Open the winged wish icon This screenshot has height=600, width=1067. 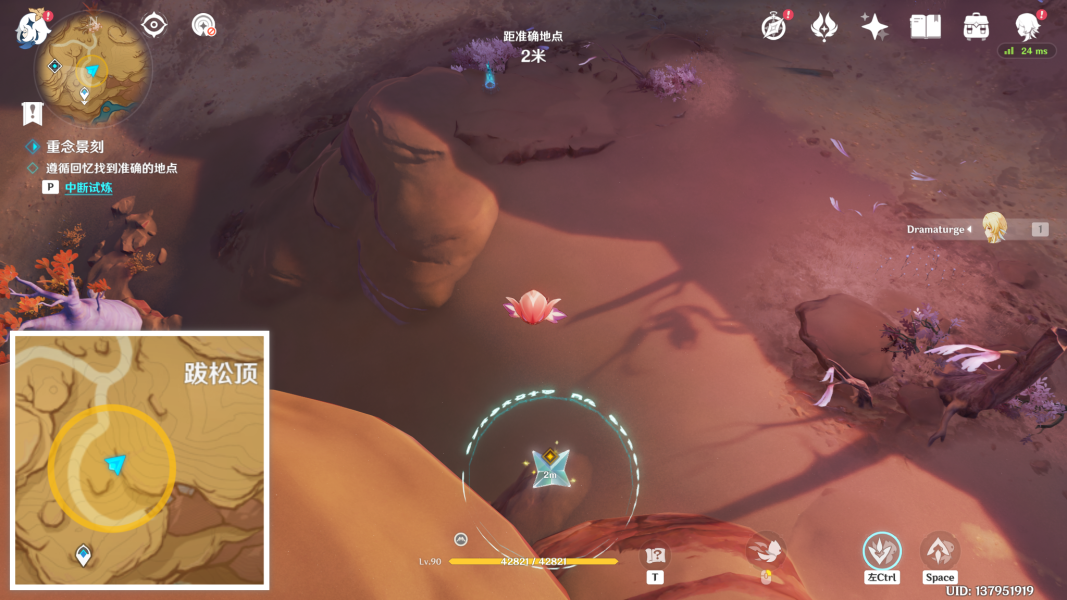pyautogui.click(x=824, y=27)
